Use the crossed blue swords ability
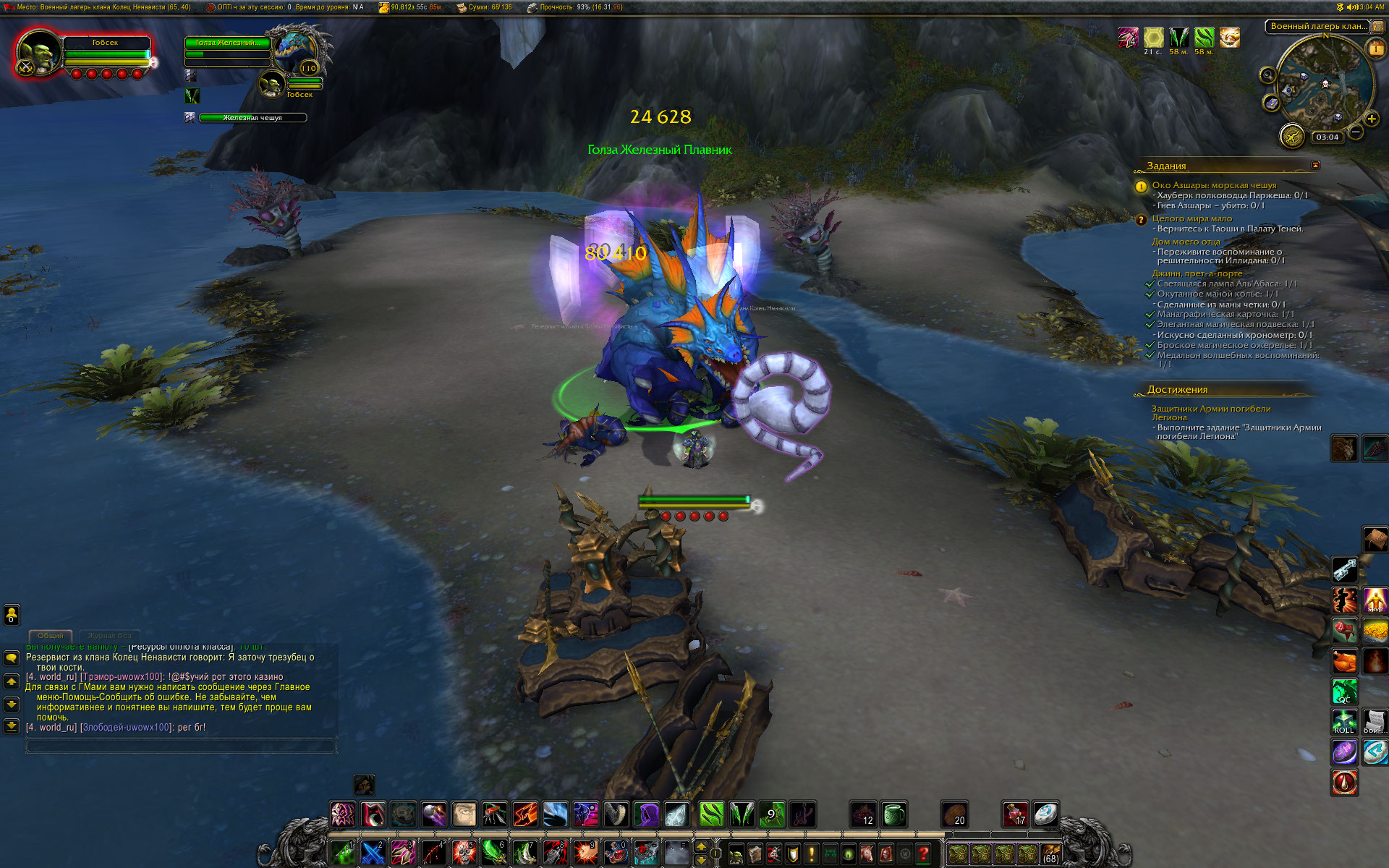The width and height of the screenshot is (1389, 868). (373, 853)
